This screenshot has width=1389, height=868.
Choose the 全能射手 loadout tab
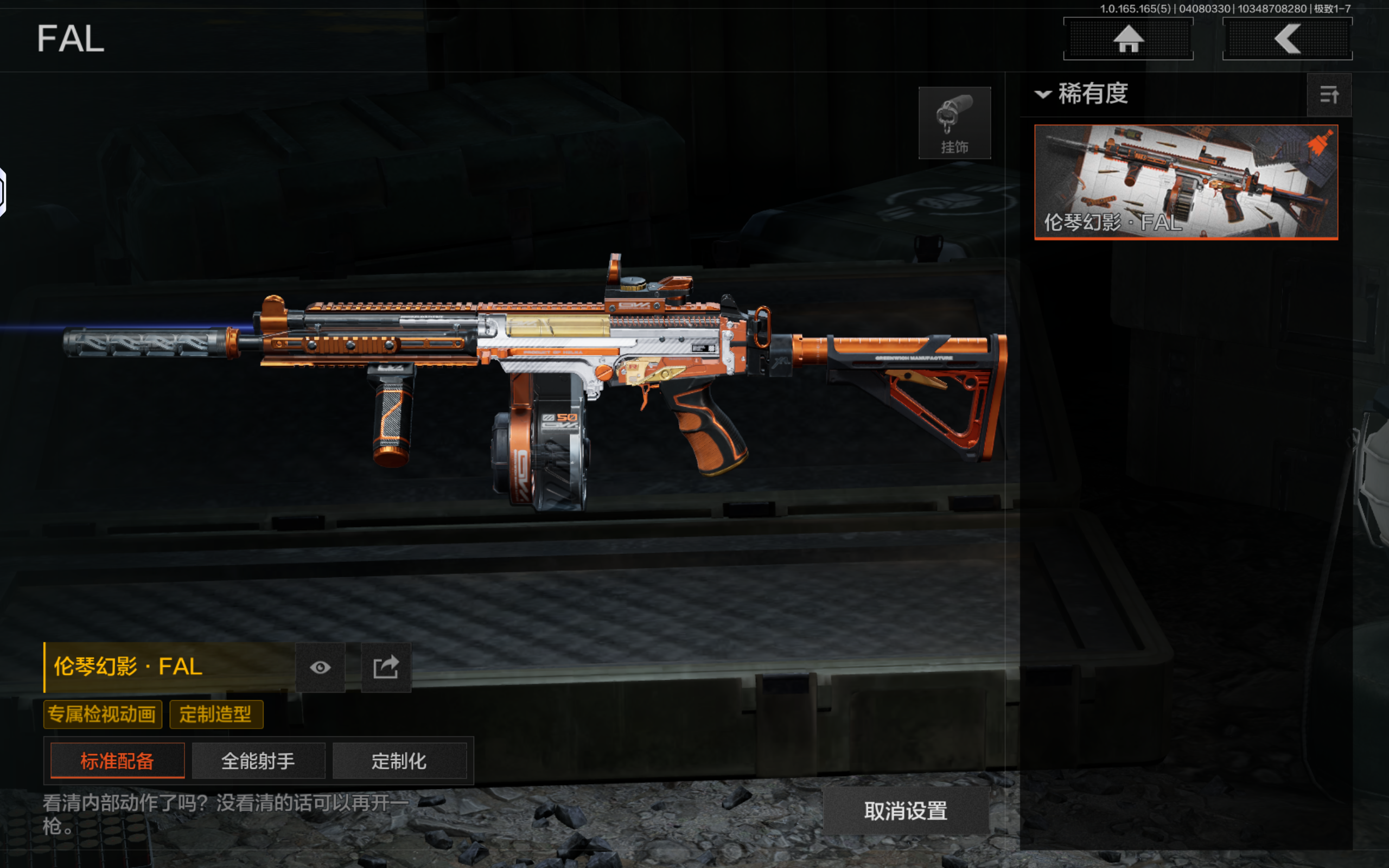click(258, 761)
